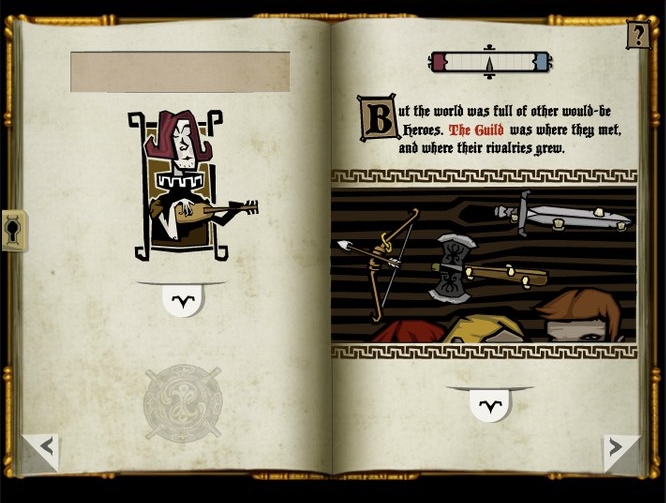Click the faded round emblem seal
666x503 pixels.
tap(182, 402)
